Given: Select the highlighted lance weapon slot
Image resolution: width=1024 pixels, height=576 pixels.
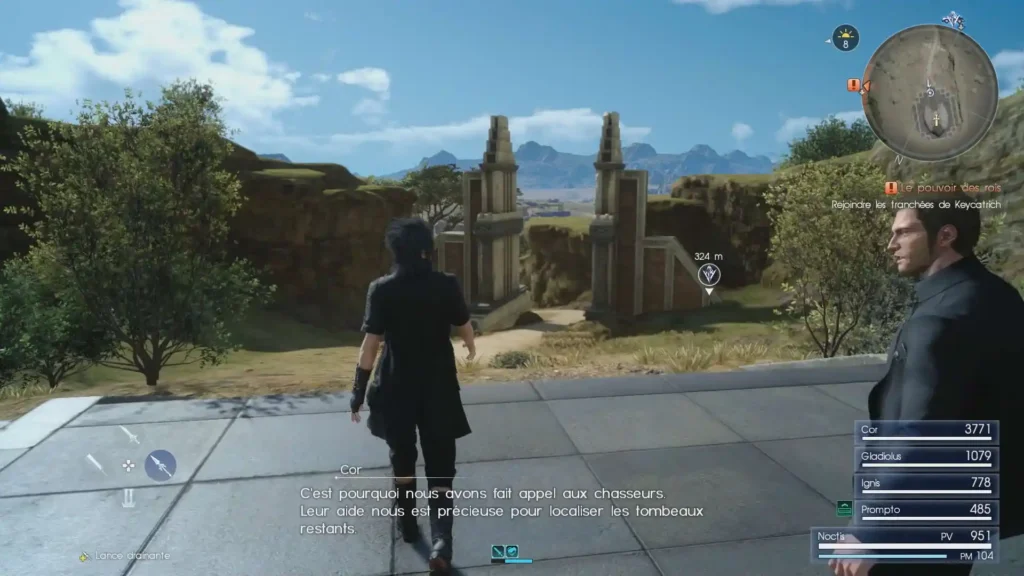Looking at the screenshot, I should coord(160,464).
